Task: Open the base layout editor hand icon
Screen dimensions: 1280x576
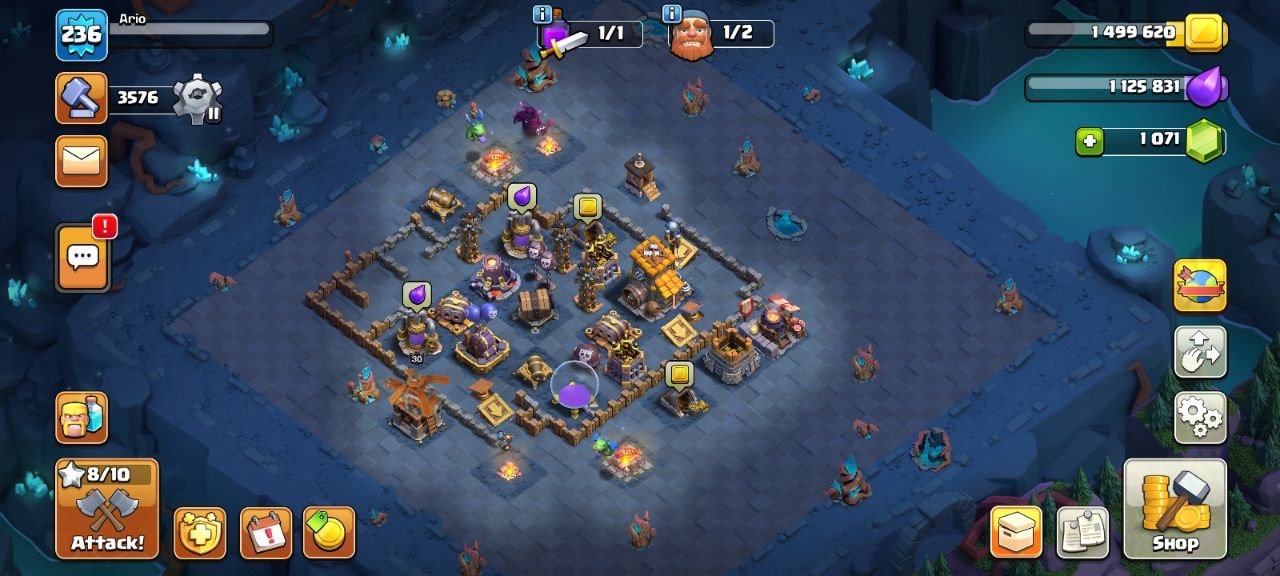Action: (1199, 352)
